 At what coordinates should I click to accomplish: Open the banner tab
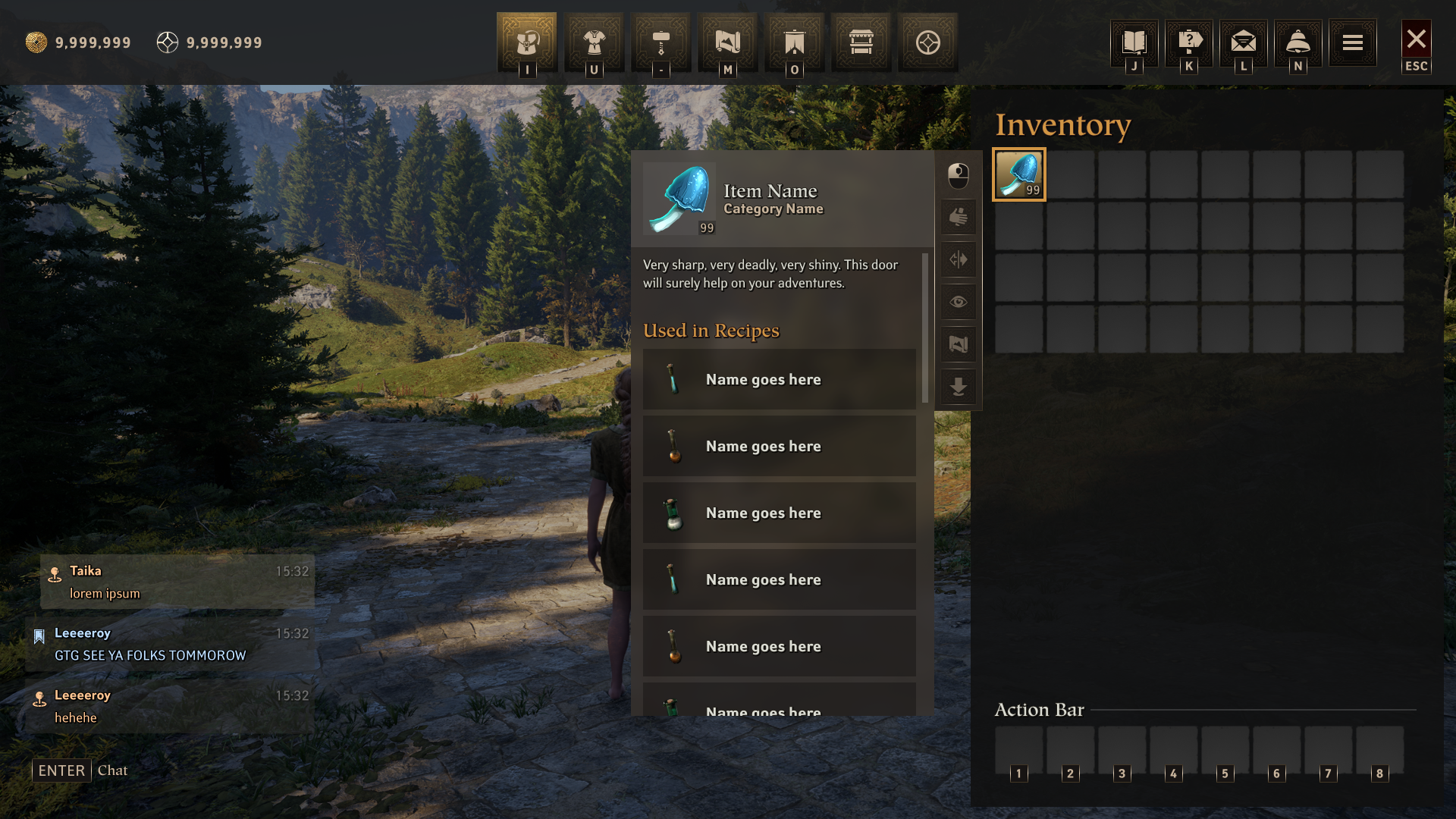coord(794,42)
